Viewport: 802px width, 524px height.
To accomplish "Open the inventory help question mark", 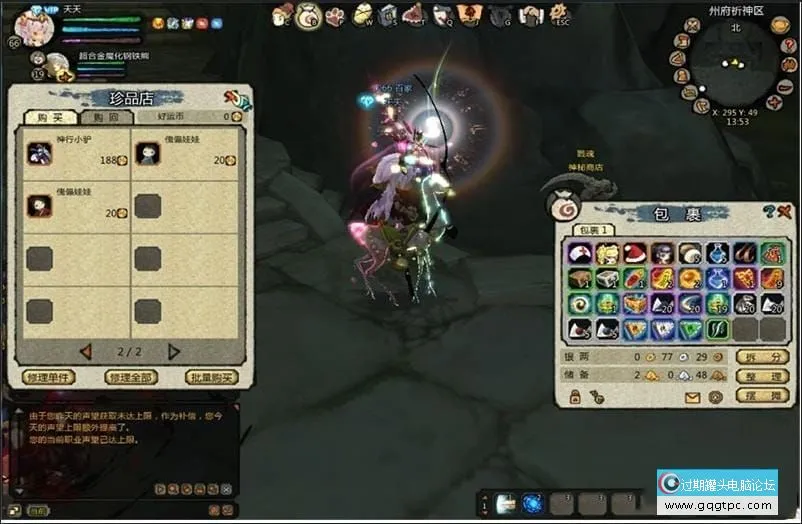I will 768,211.
